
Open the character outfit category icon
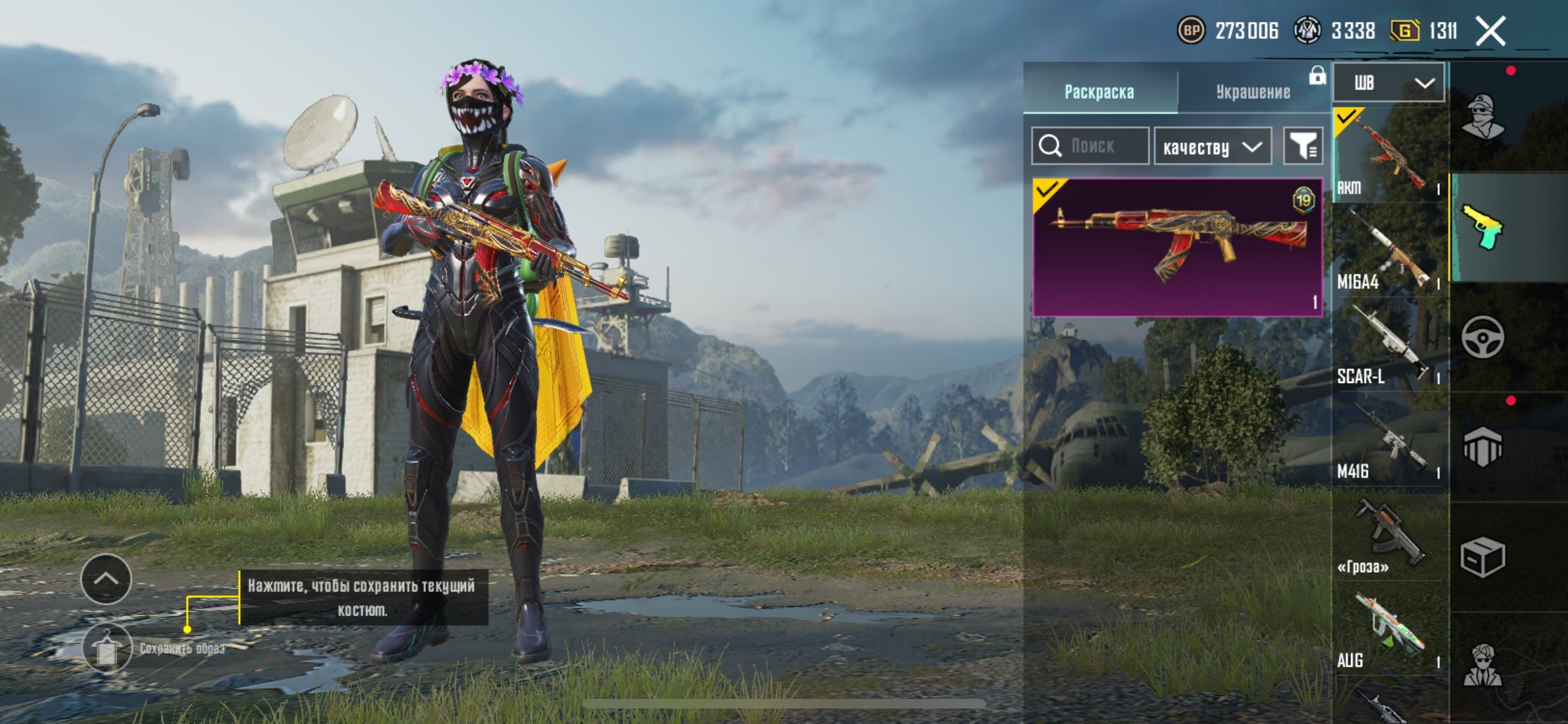click(1482, 117)
